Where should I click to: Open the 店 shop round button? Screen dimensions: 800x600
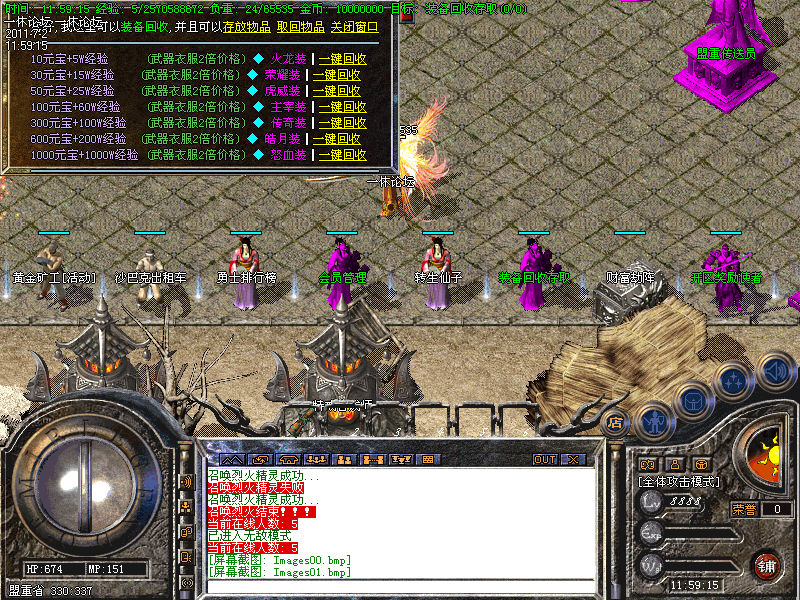(x=616, y=422)
